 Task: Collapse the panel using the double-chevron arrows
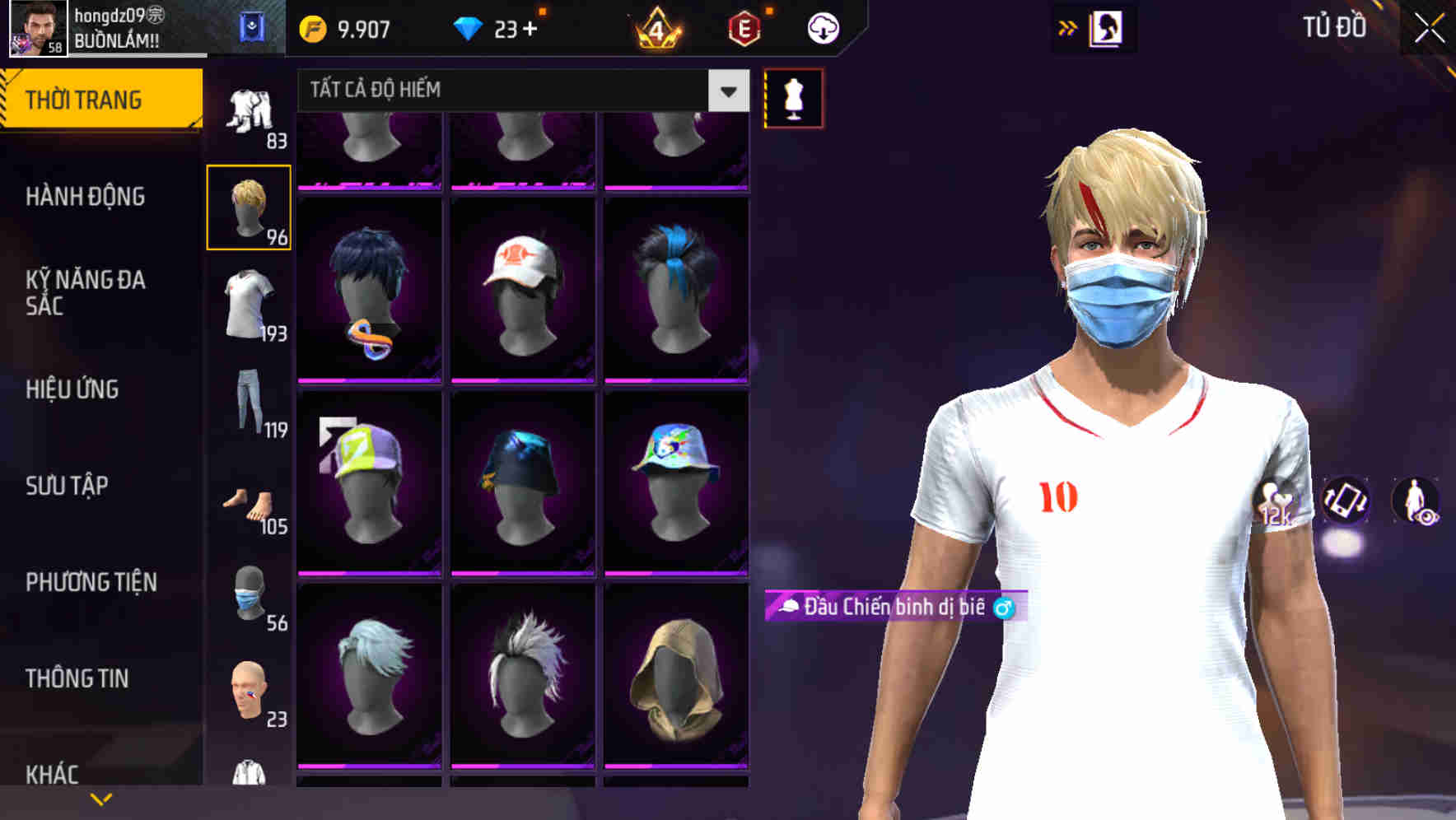[x=1068, y=27]
